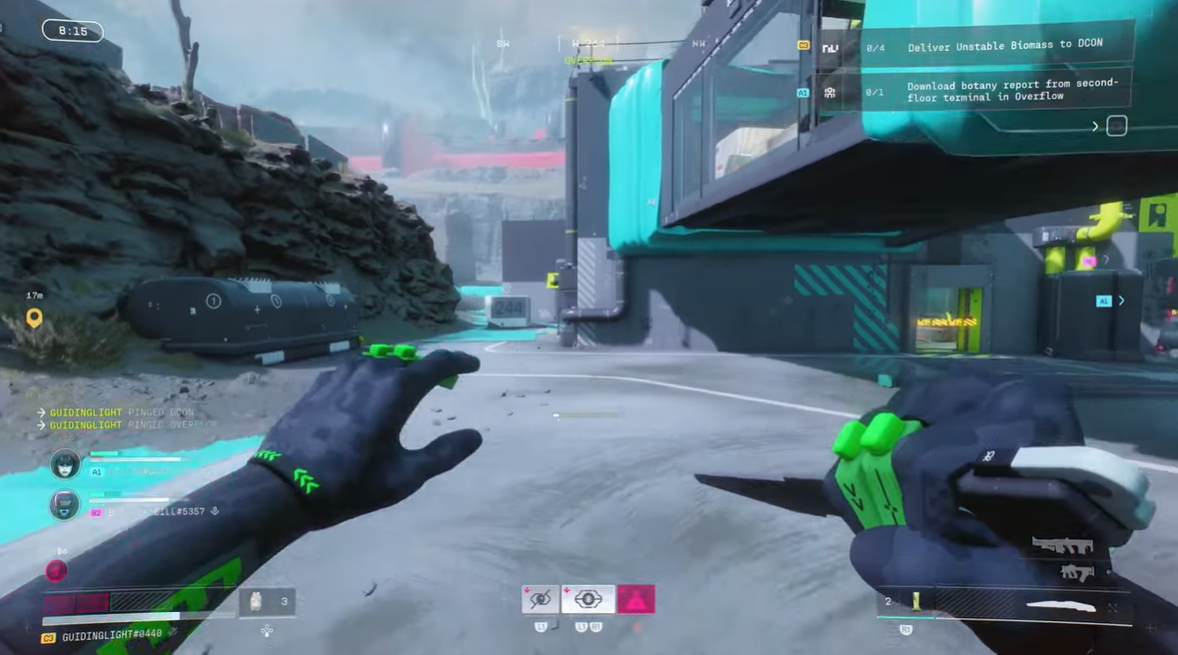
Task: Expand the objective list arrow
Action: [x=1095, y=126]
